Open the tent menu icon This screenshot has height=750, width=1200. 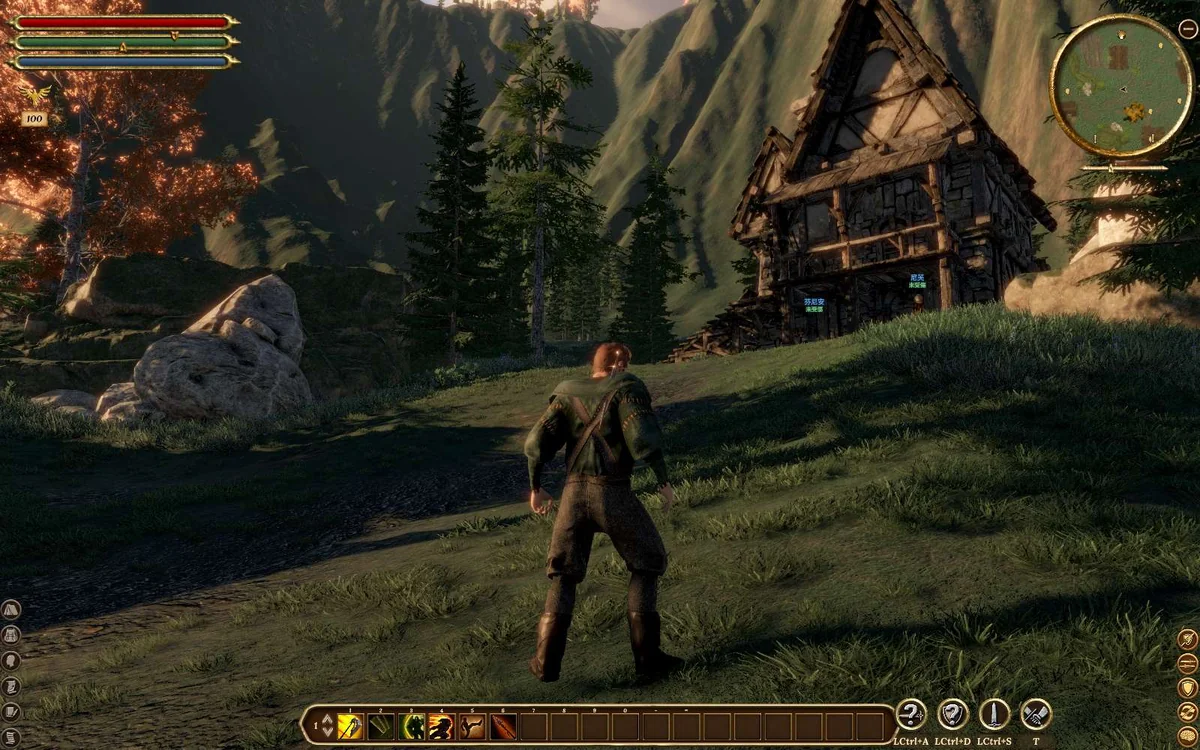11,609
